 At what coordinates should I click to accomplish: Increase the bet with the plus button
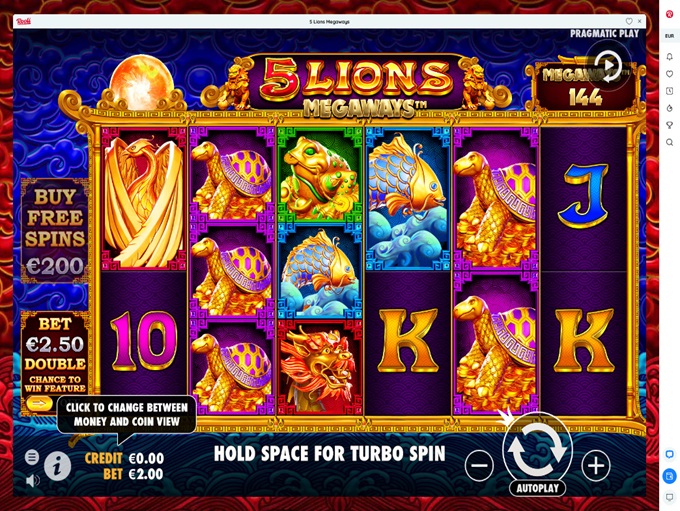point(596,465)
